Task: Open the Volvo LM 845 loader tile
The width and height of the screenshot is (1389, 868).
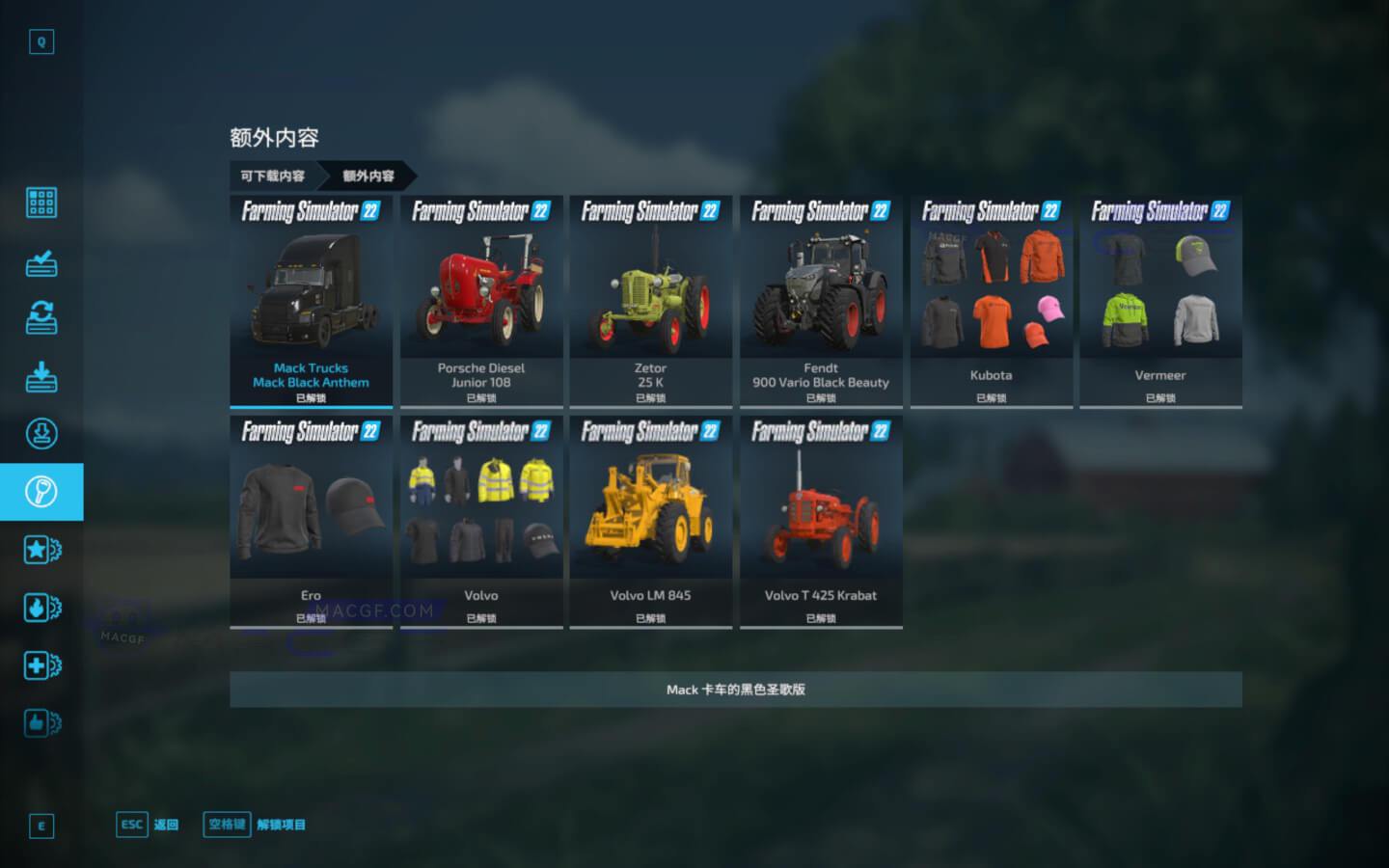Action: [650, 521]
